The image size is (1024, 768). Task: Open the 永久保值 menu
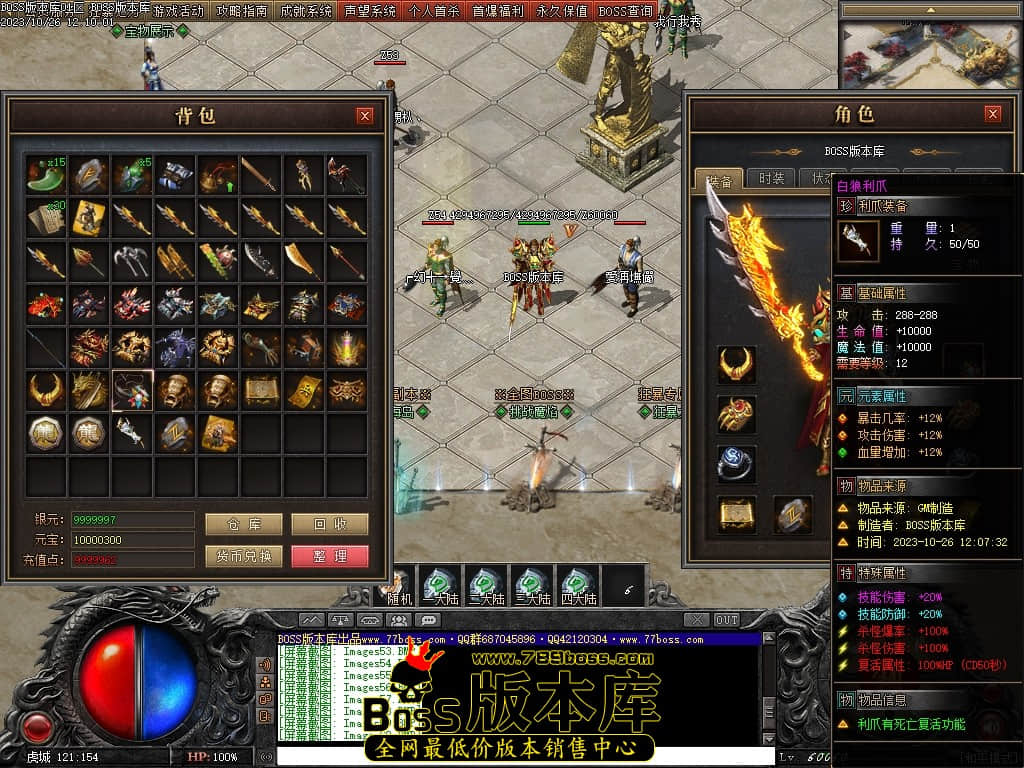pyautogui.click(x=562, y=11)
